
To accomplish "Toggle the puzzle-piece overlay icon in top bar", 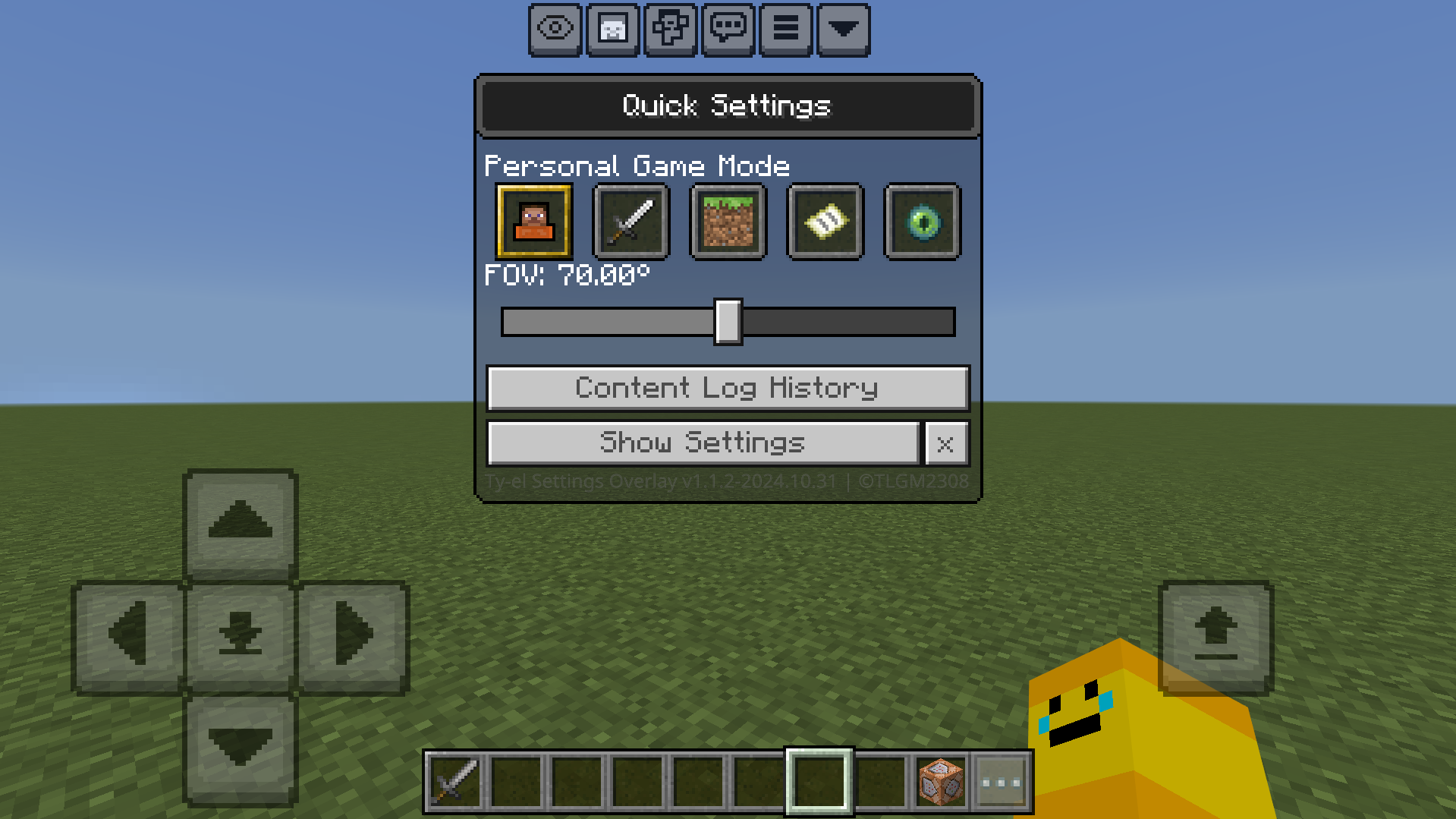I will point(671,30).
